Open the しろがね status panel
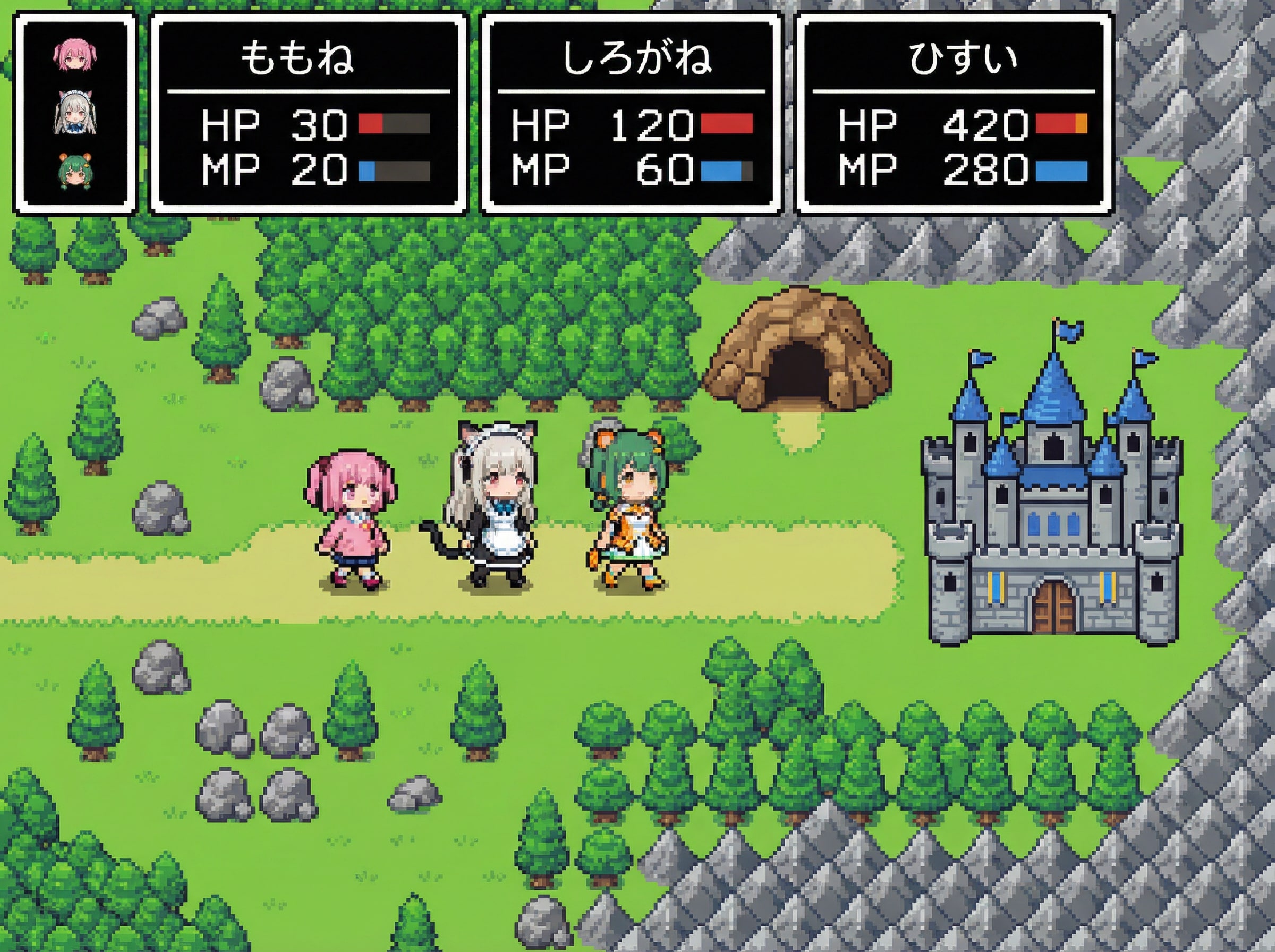1275x952 pixels. [631, 114]
